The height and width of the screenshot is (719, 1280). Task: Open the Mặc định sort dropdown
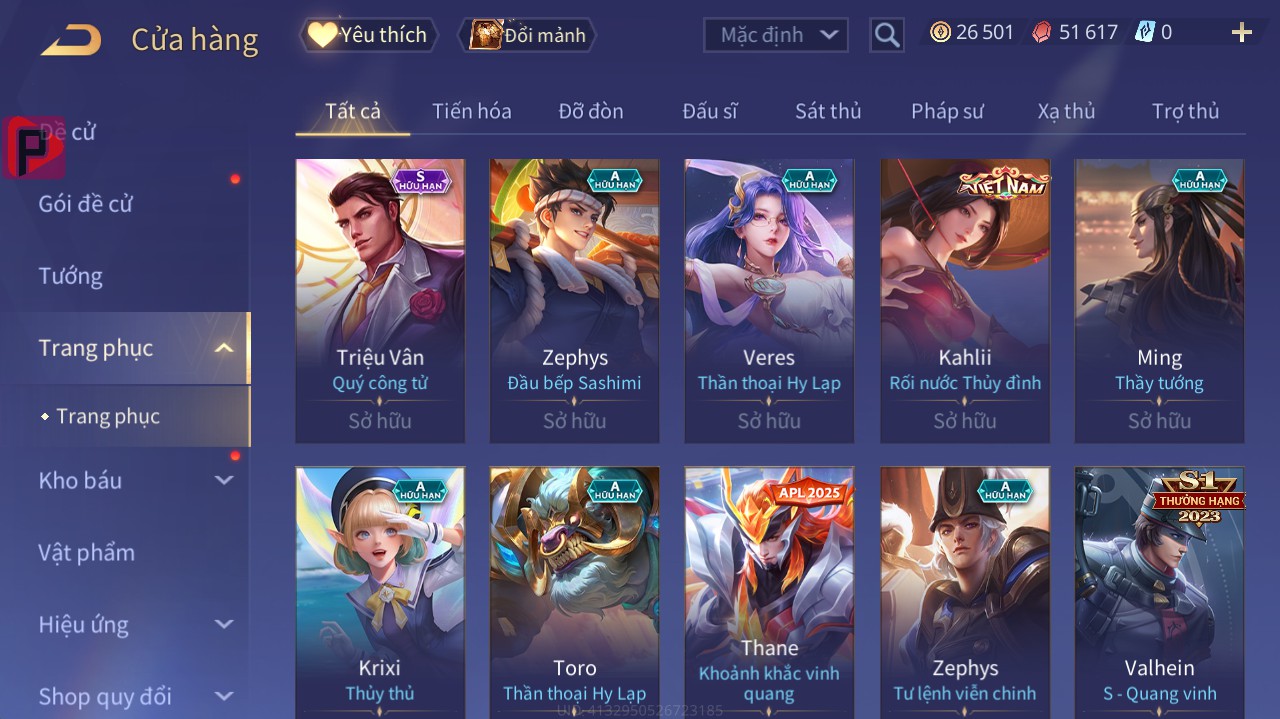[x=776, y=35]
